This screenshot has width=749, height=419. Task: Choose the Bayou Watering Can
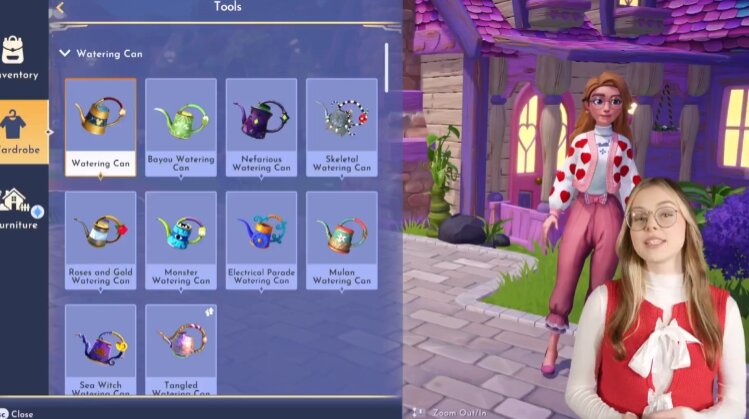click(181, 127)
